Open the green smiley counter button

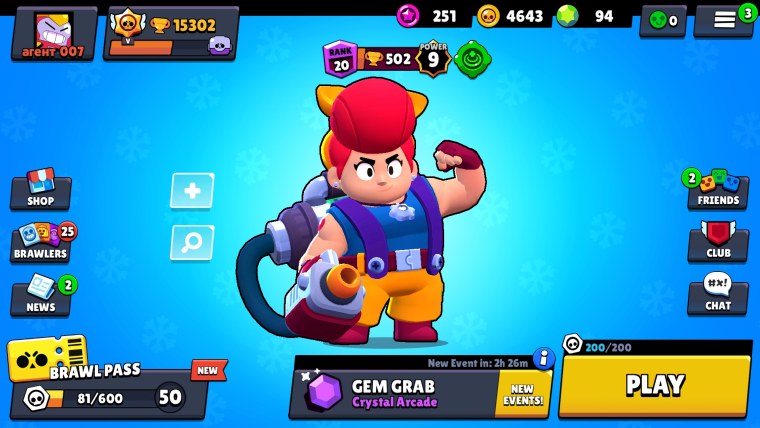pyautogui.click(x=663, y=20)
